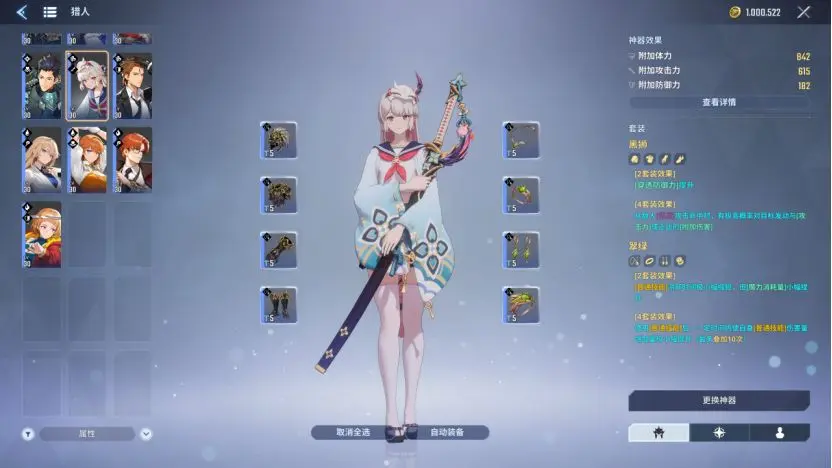Choose the brown-haired hunter in black suit
Image resolution: width=832 pixels, height=468 pixels.
[x=132, y=86]
